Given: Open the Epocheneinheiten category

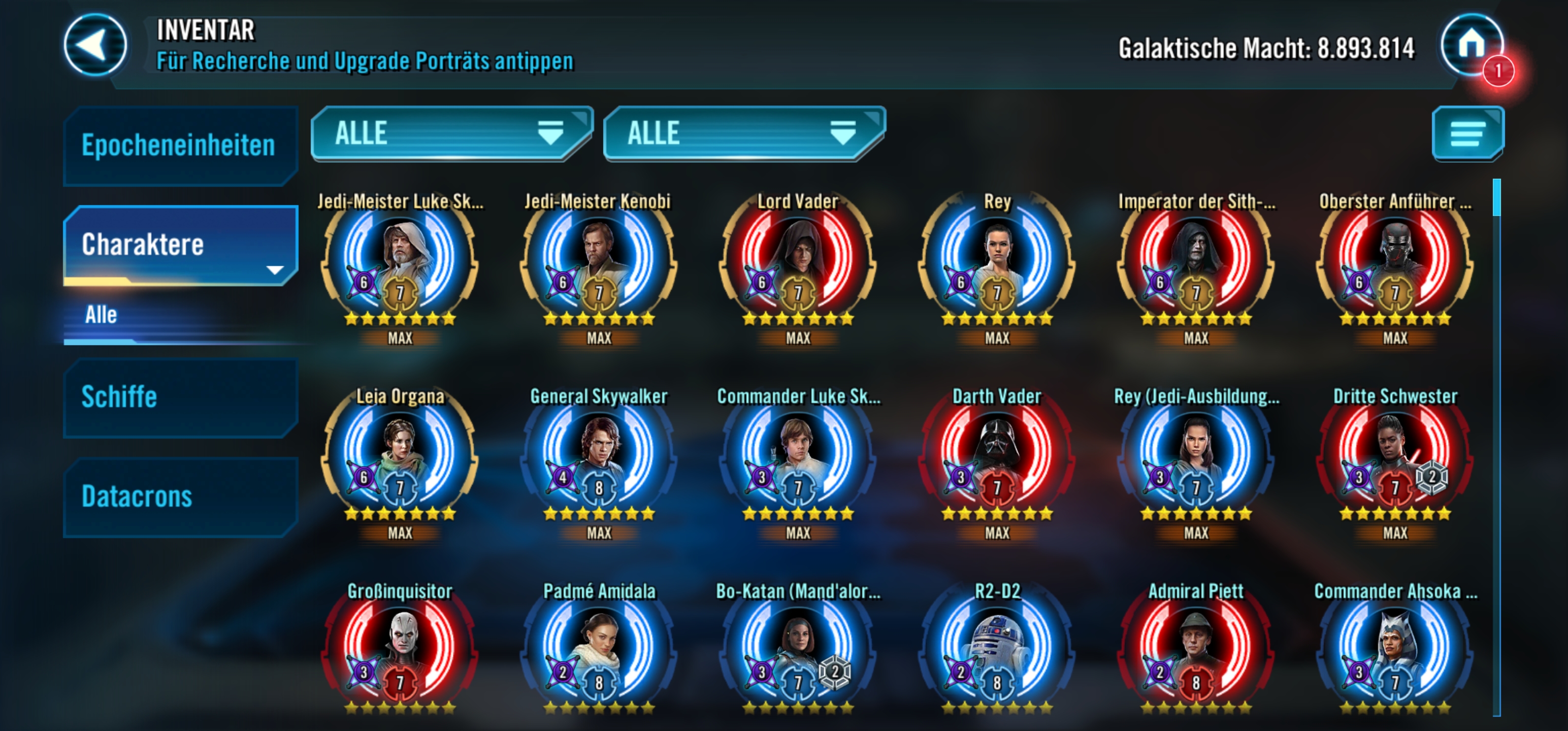Looking at the screenshot, I should (x=179, y=146).
